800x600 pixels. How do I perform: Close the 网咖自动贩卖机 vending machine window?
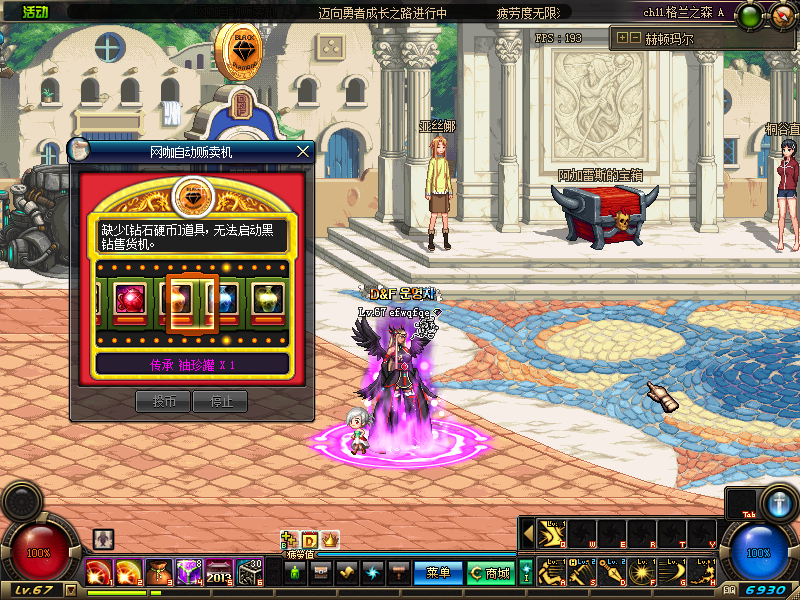point(303,151)
